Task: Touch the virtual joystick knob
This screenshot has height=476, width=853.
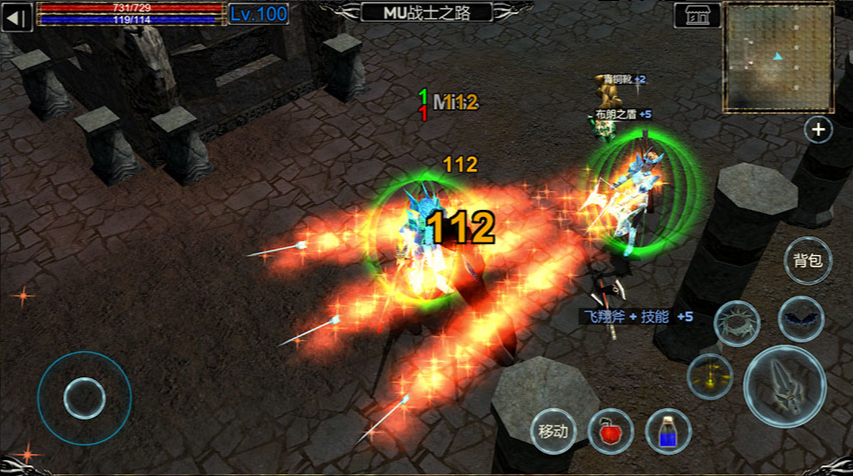Action: (x=84, y=398)
